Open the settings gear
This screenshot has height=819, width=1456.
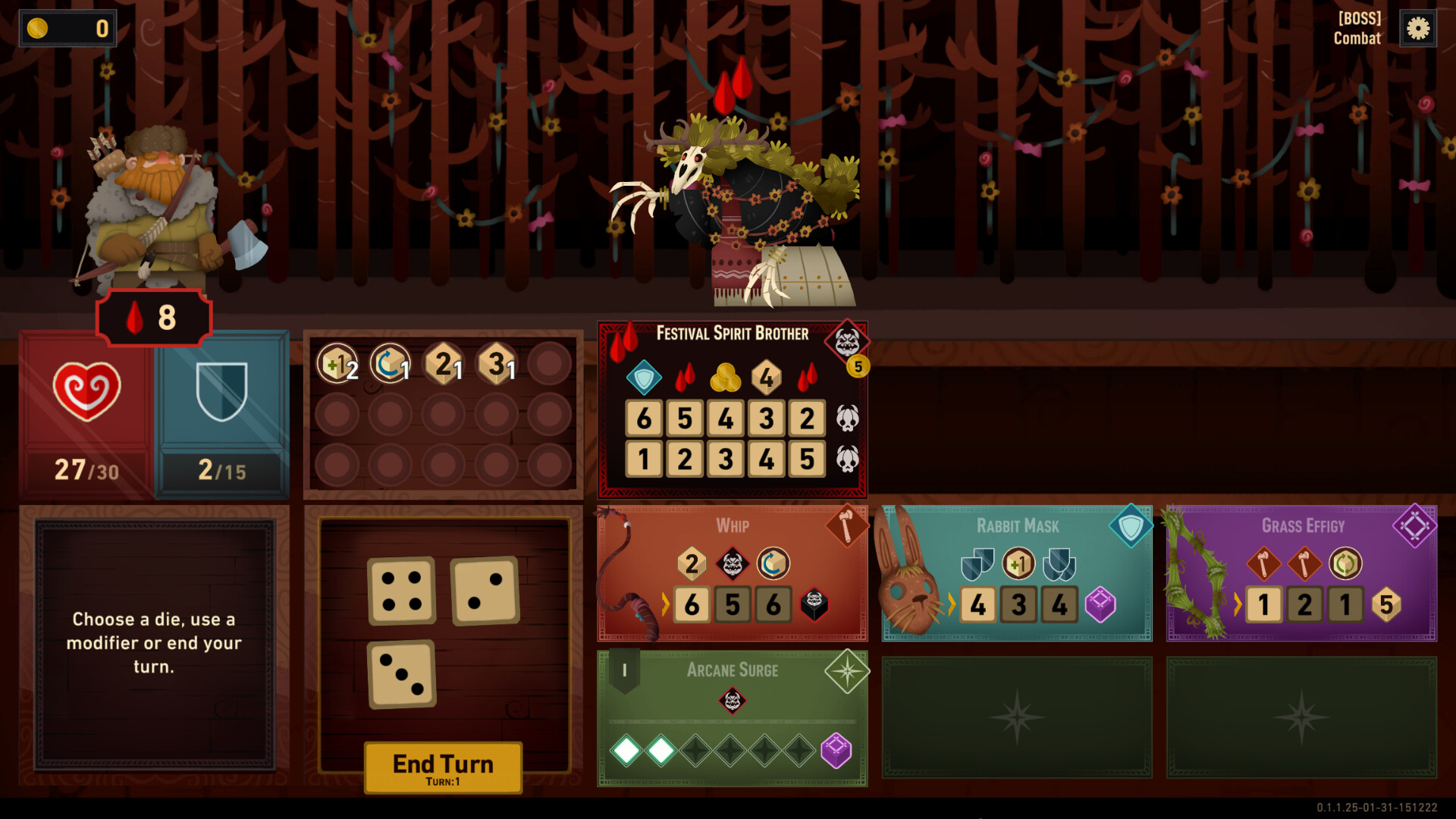click(1418, 29)
